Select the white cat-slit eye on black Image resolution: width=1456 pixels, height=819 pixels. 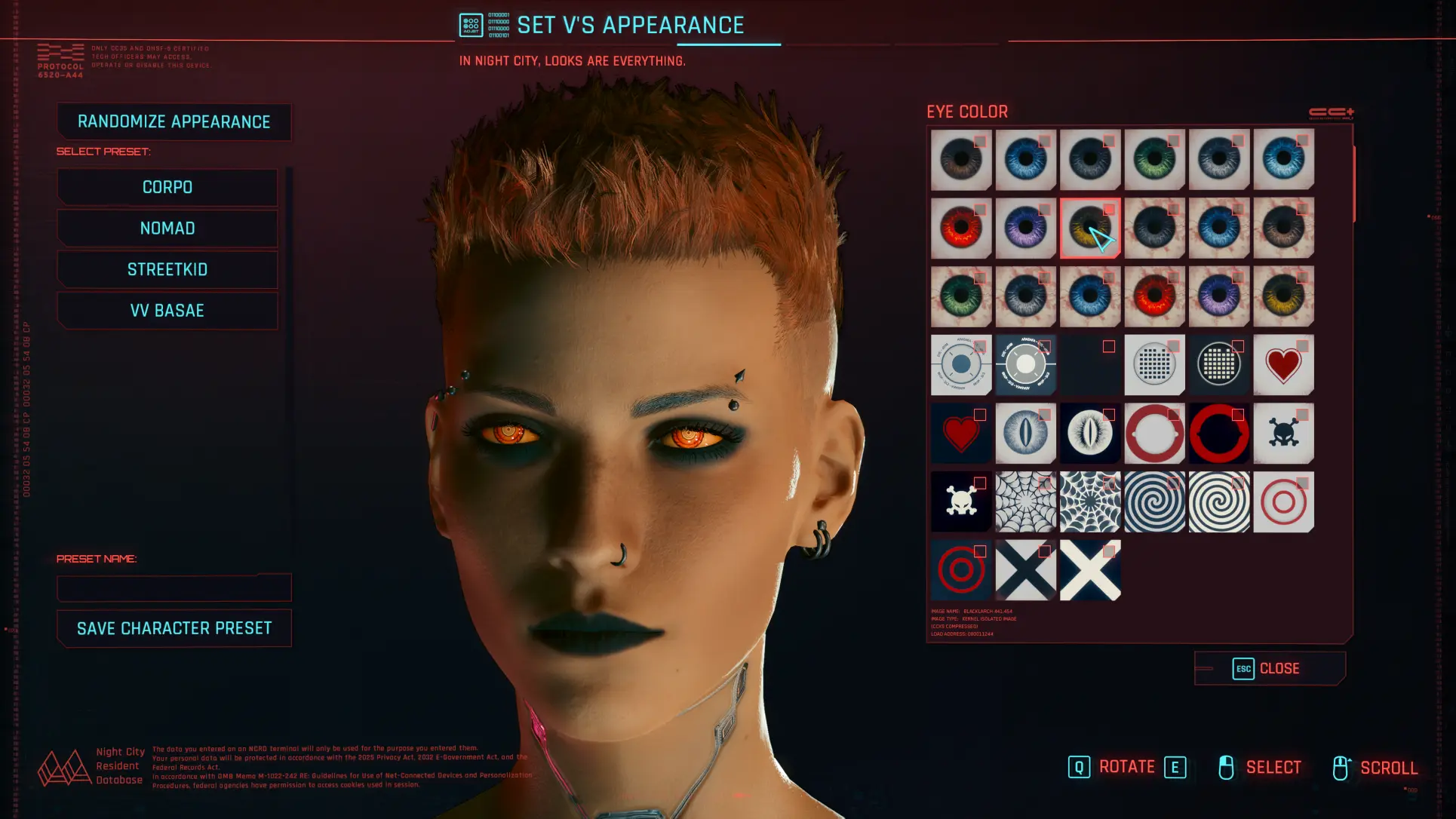pyautogui.click(x=1089, y=434)
